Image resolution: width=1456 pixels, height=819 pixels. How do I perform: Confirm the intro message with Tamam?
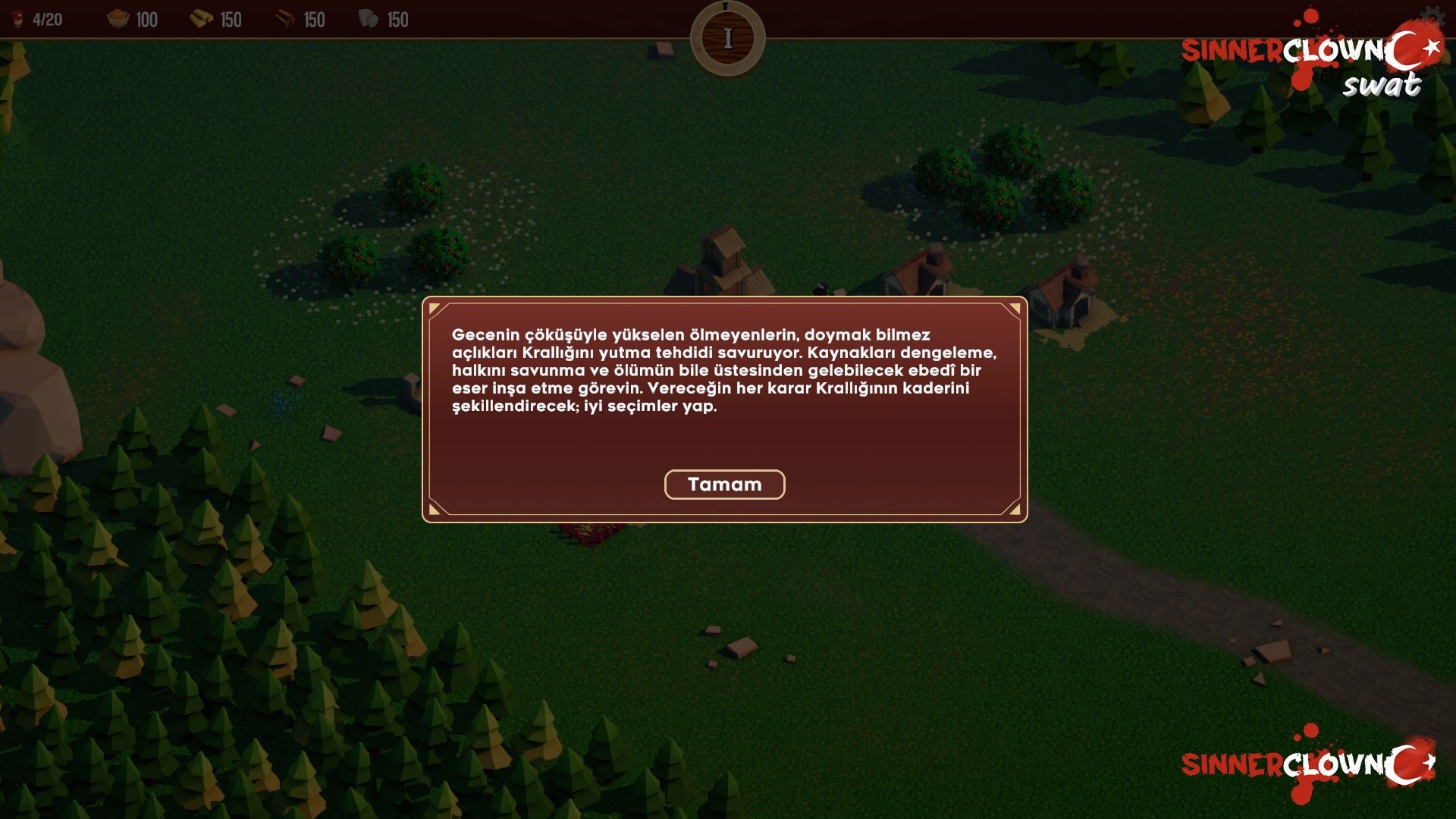coord(724,485)
